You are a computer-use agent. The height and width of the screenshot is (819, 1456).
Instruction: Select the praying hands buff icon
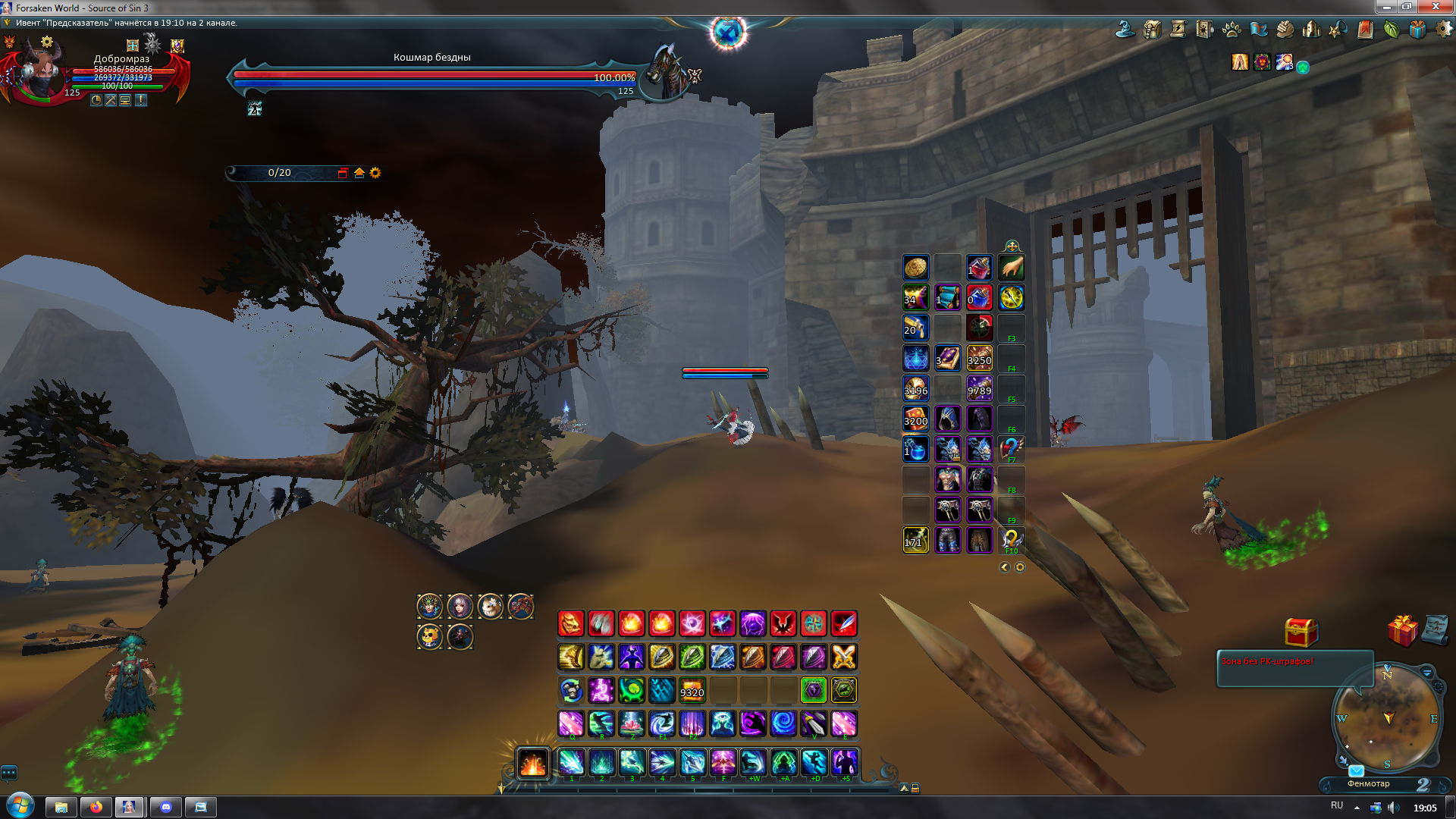click(1240, 62)
